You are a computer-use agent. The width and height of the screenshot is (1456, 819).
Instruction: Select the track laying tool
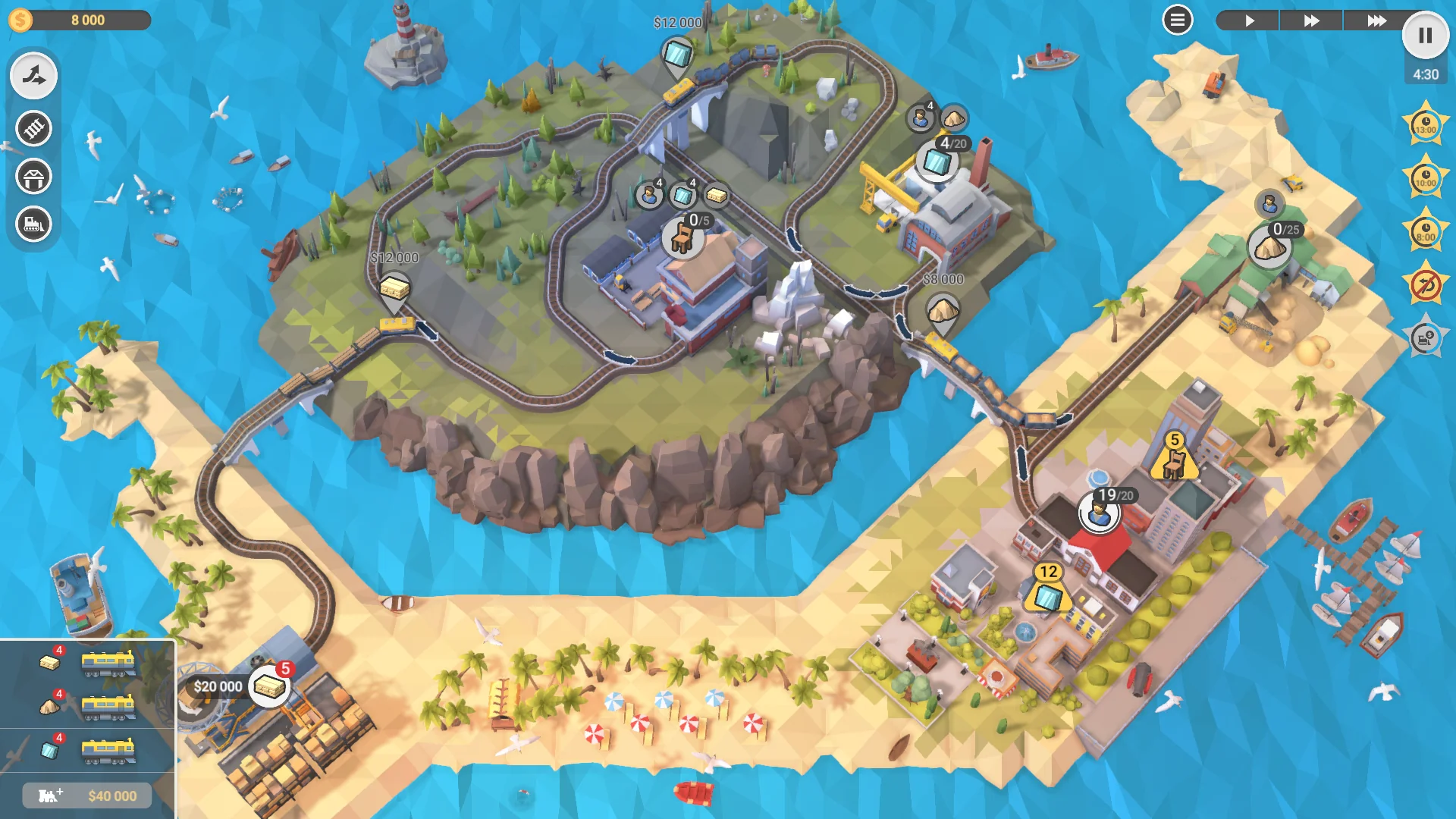33,128
